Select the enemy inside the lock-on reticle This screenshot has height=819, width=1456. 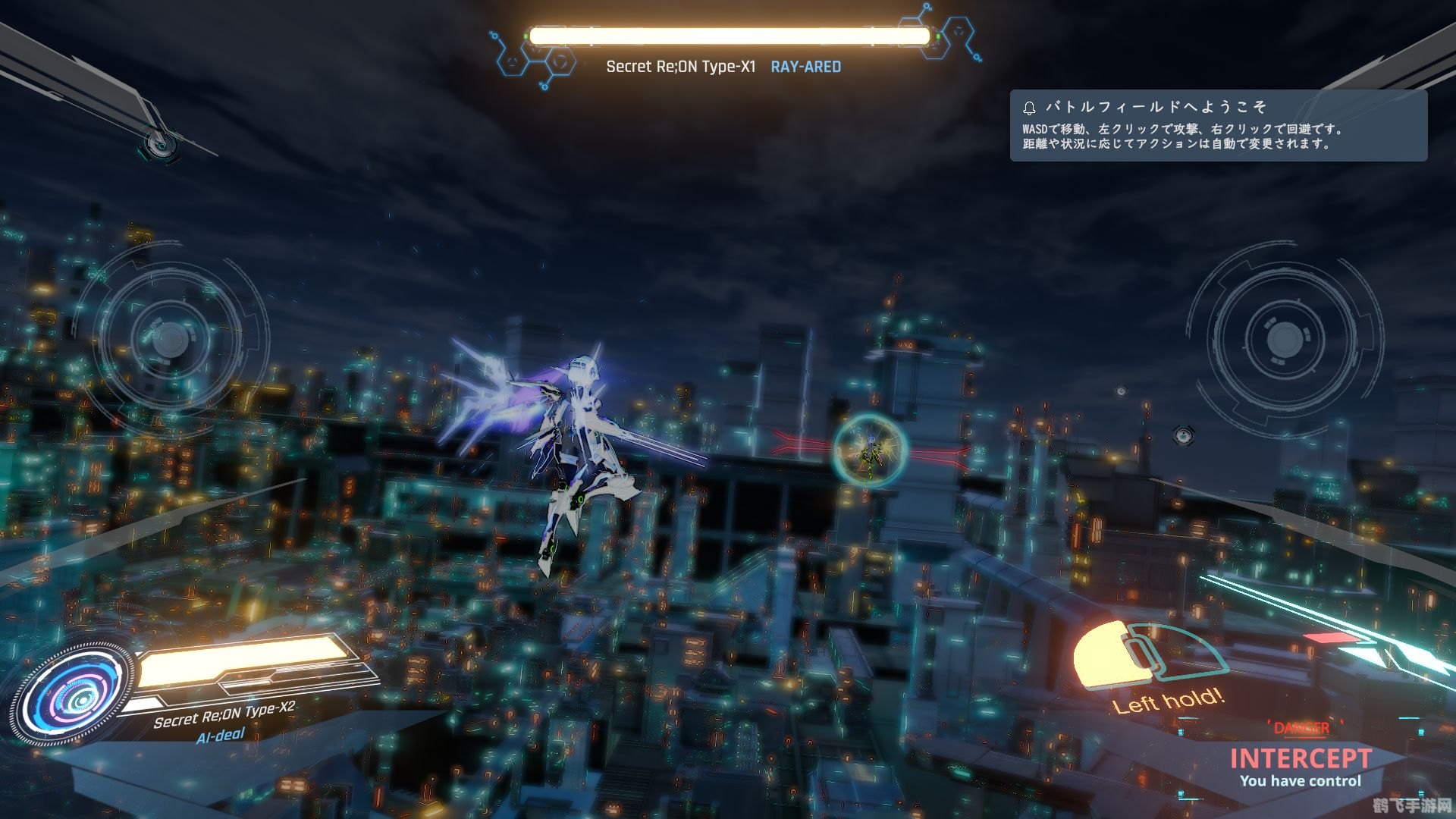[871, 450]
